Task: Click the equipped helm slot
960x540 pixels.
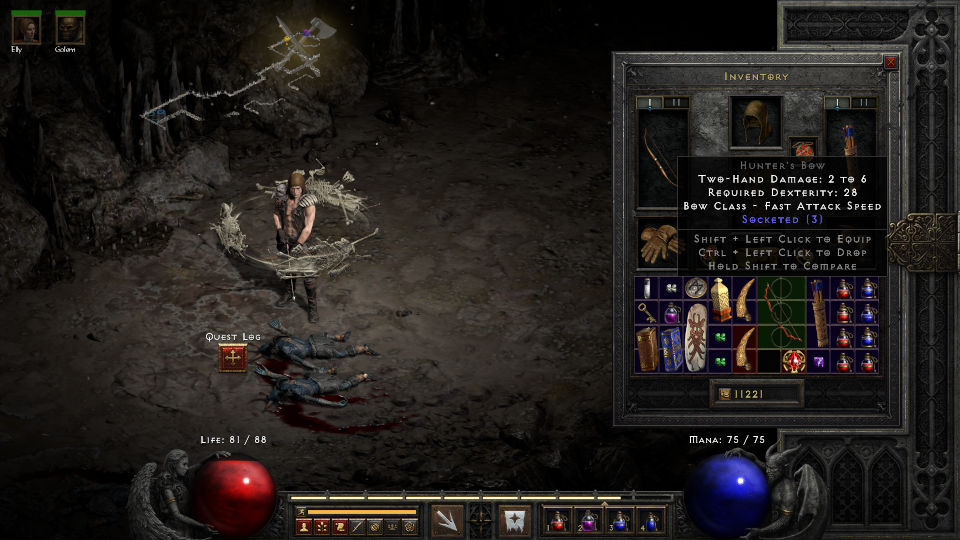Action: click(755, 123)
